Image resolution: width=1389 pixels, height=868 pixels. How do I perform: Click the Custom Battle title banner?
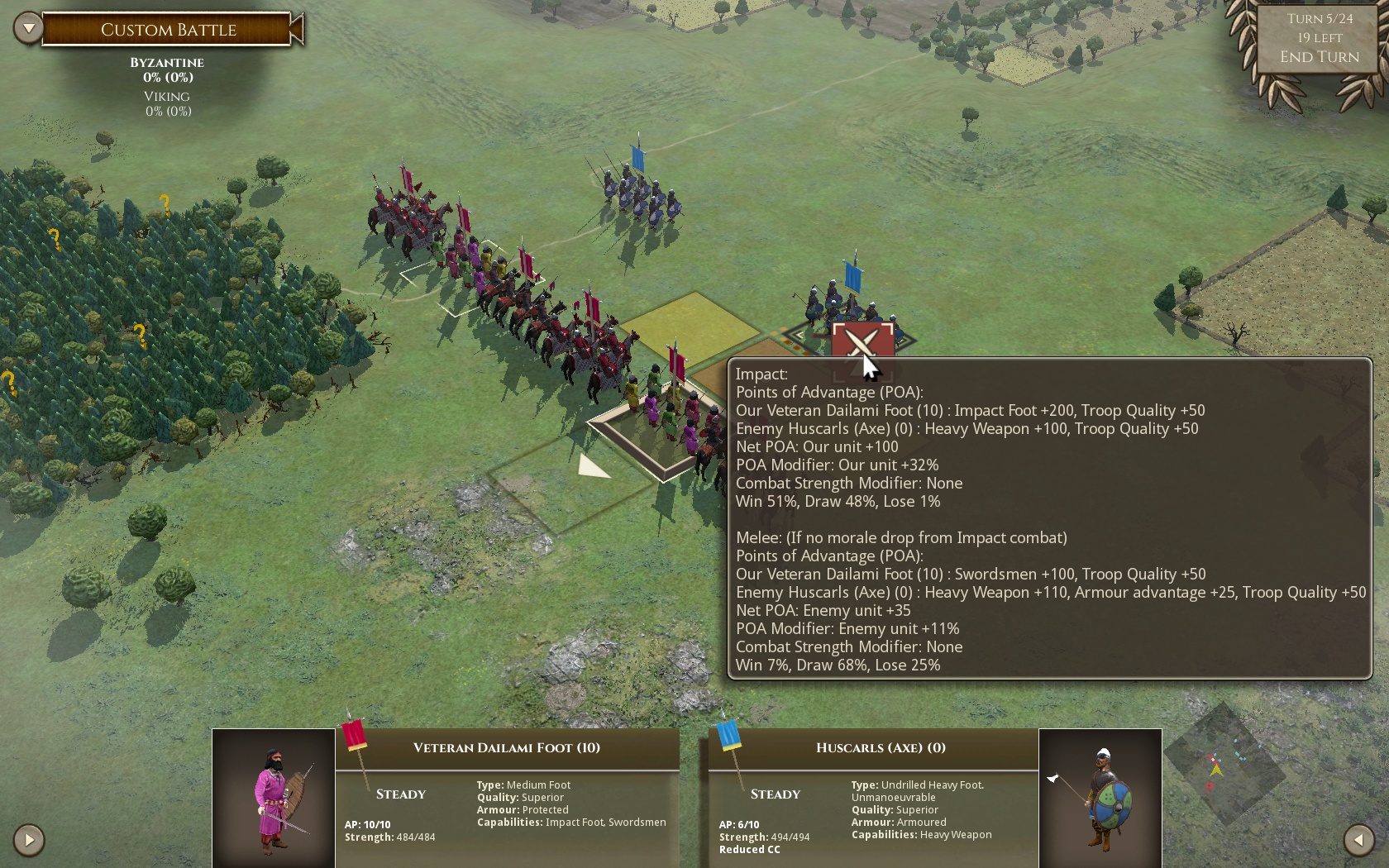coord(169,30)
